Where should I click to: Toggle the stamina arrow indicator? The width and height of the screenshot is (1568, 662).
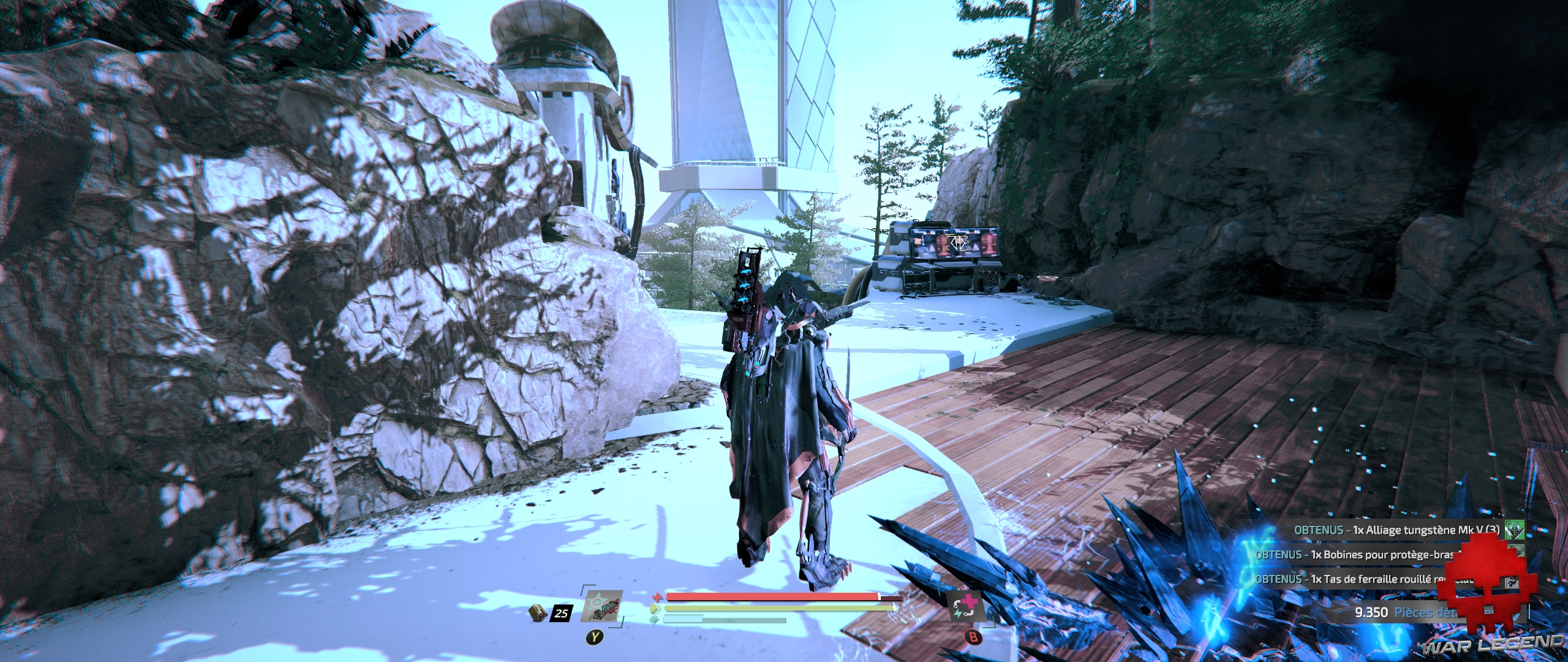coord(656,608)
